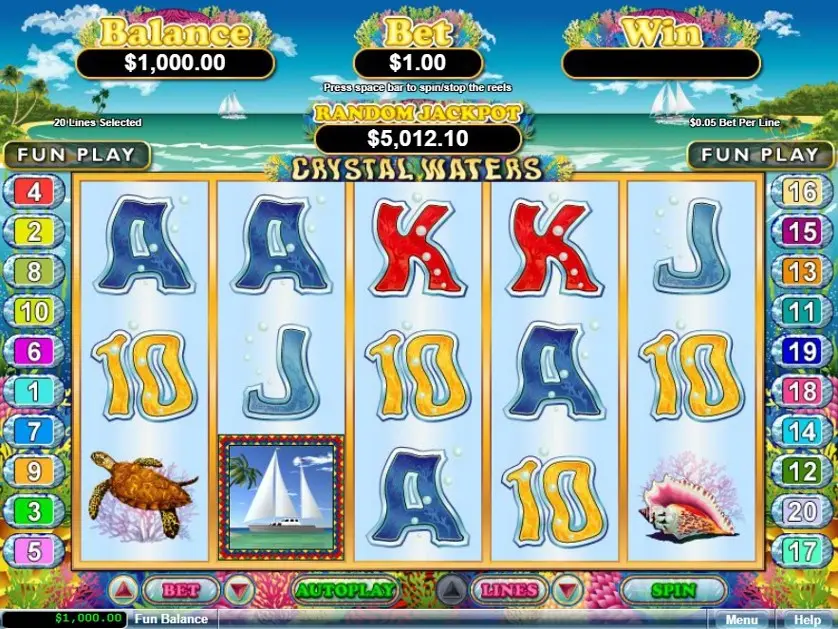Start Autoplay mode
The width and height of the screenshot is (838, 629).
(x=343, y=590)
